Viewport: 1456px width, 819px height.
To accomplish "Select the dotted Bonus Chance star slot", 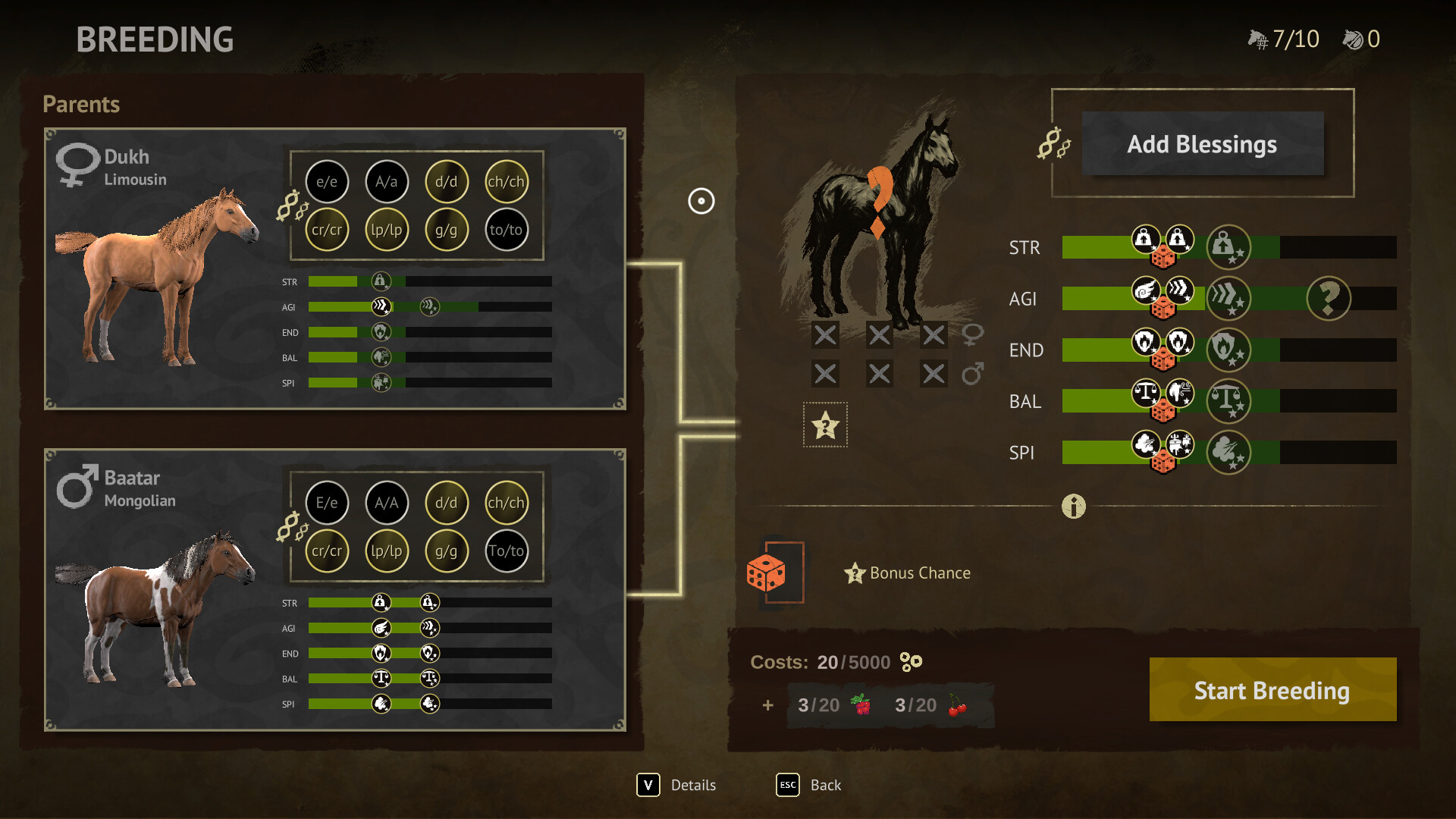I will click(825, 426).
